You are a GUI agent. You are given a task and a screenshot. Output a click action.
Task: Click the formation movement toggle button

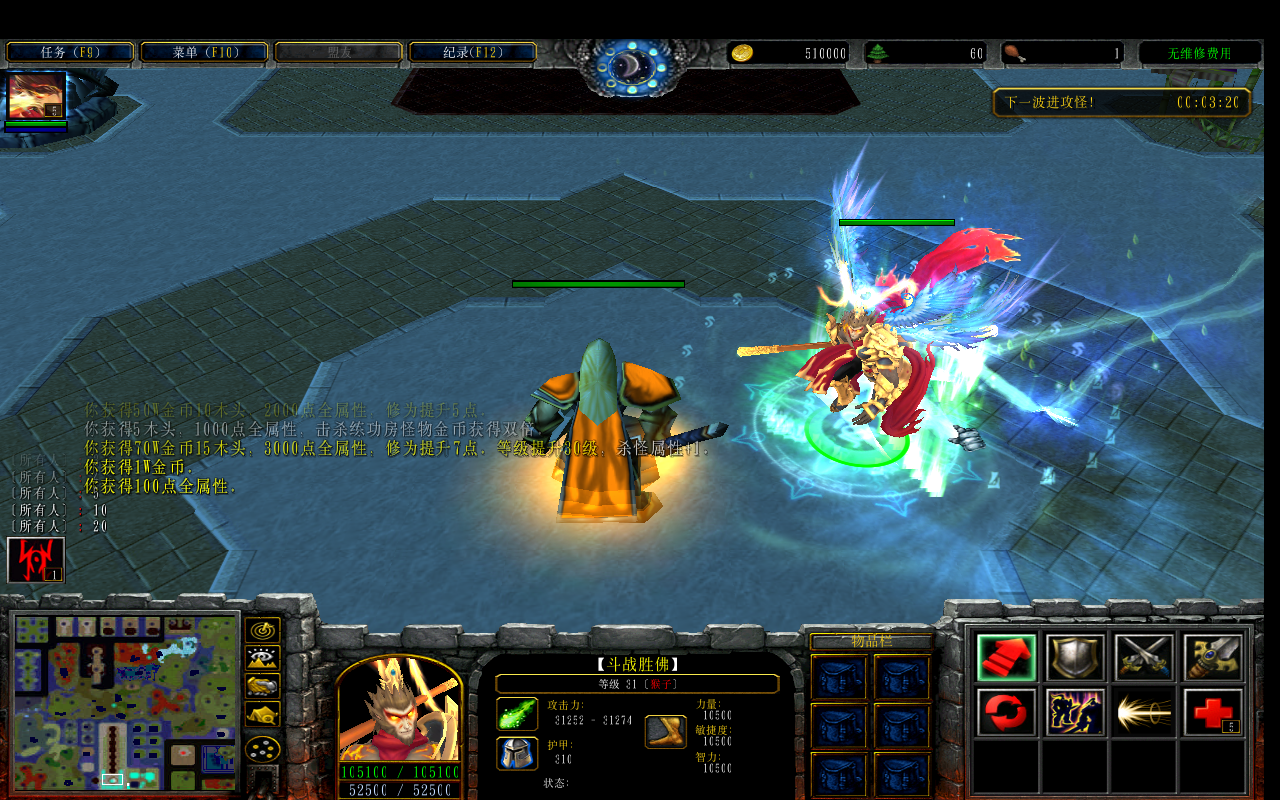click(x=262, y=749)
